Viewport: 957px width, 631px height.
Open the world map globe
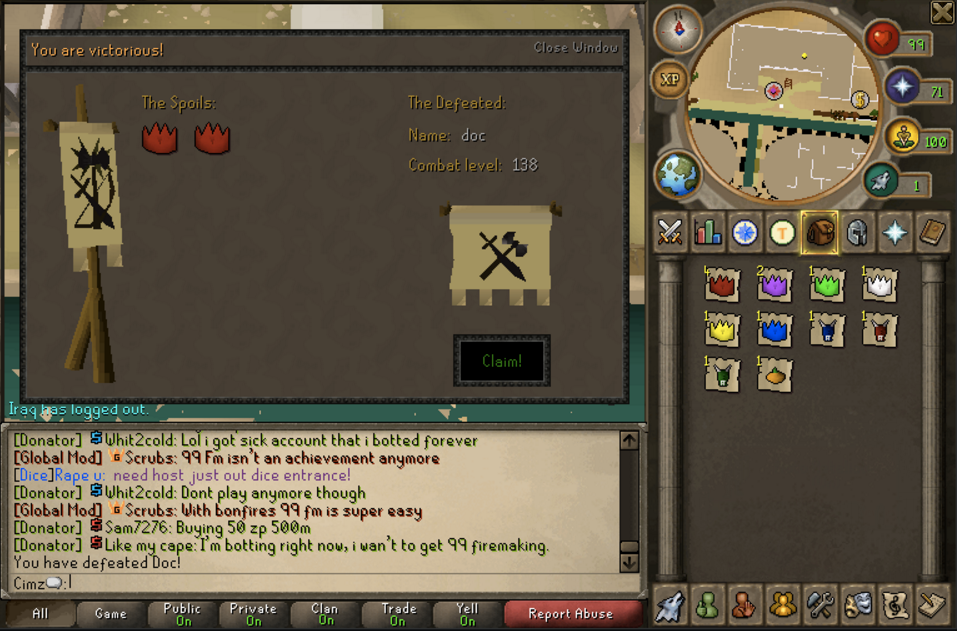click(x=677, y=174)
